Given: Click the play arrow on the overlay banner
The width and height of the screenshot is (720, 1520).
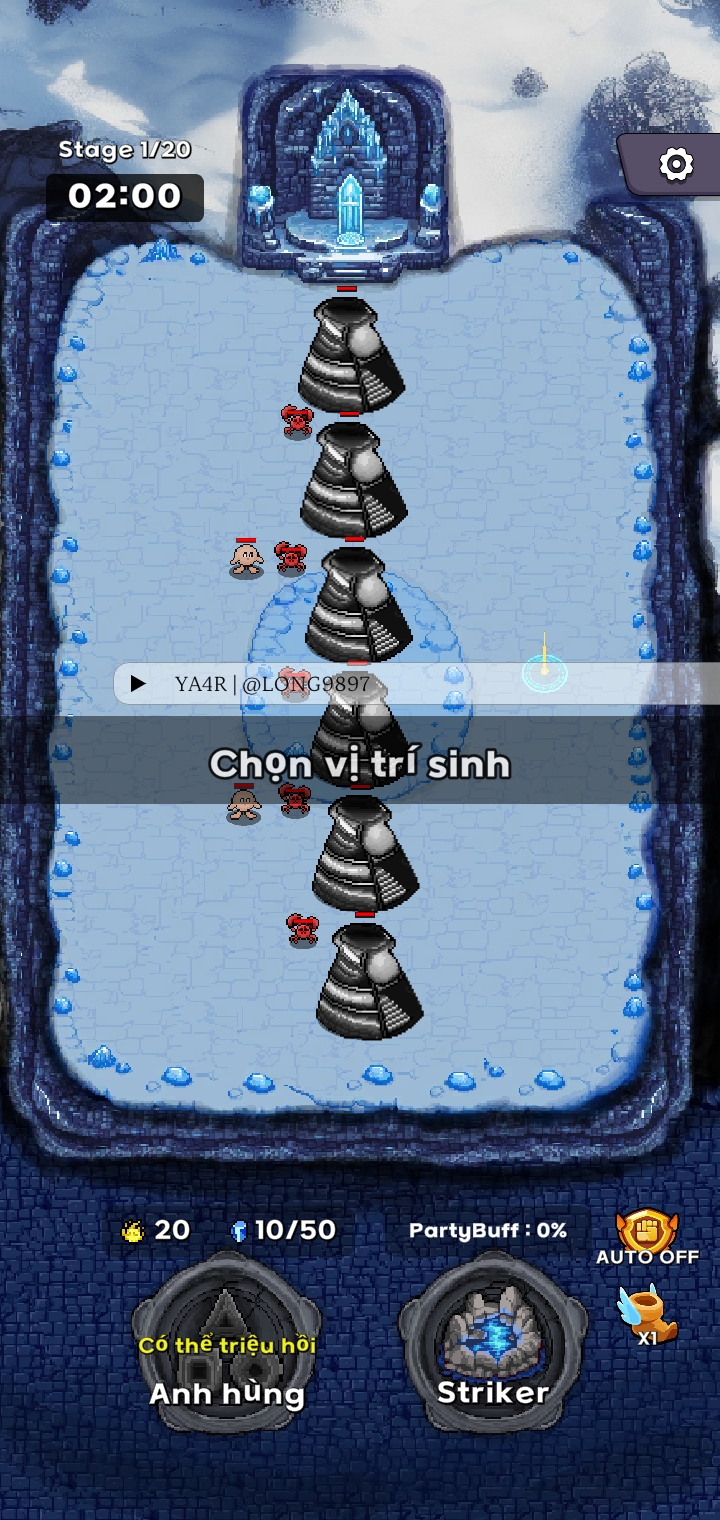Looking at the screenshot, I should 139,684.
